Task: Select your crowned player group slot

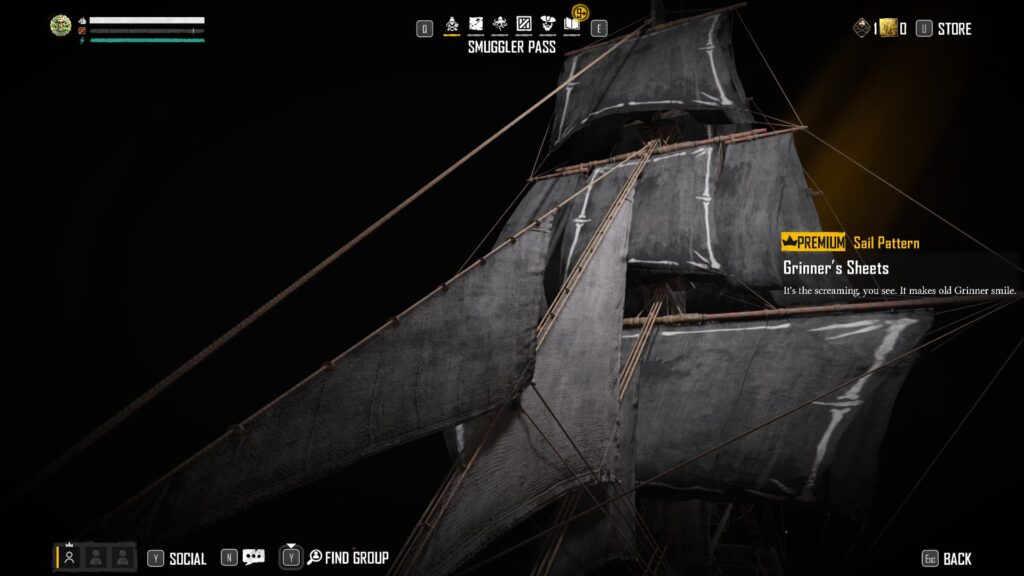Action: click(x=69, y=558)
